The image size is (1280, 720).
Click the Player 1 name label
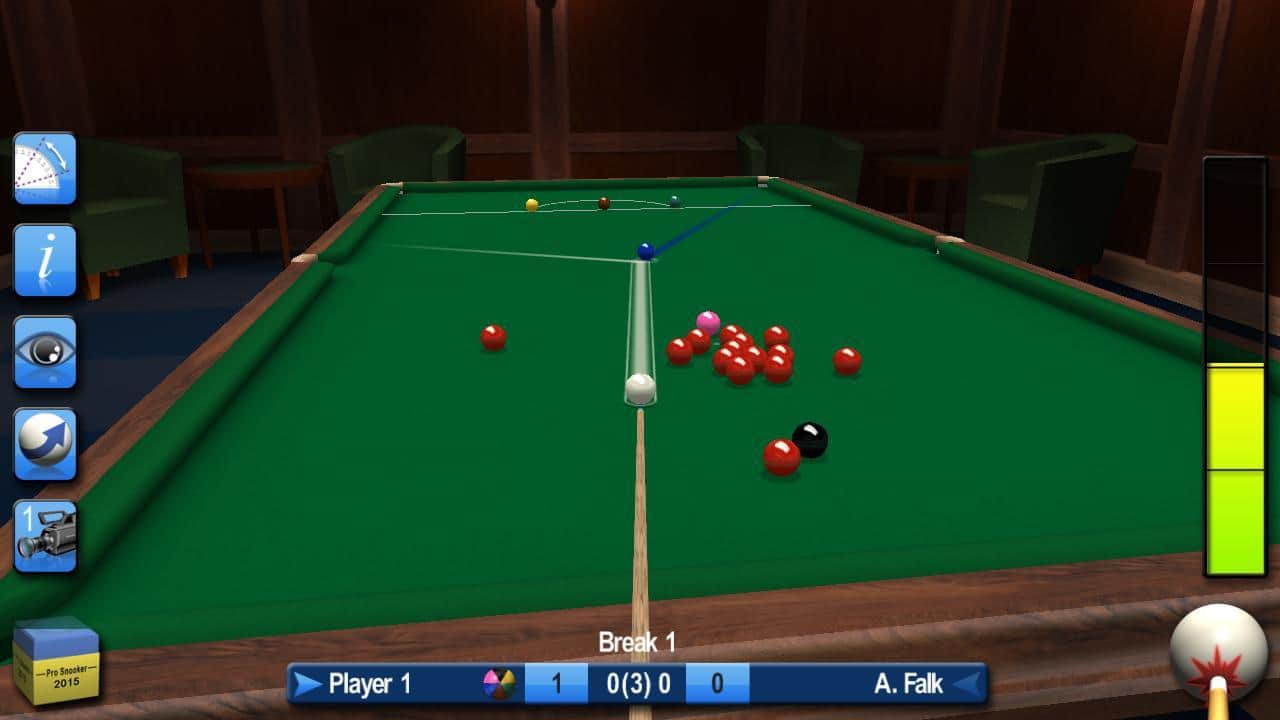pyautogui.click(x=372, y=686)
